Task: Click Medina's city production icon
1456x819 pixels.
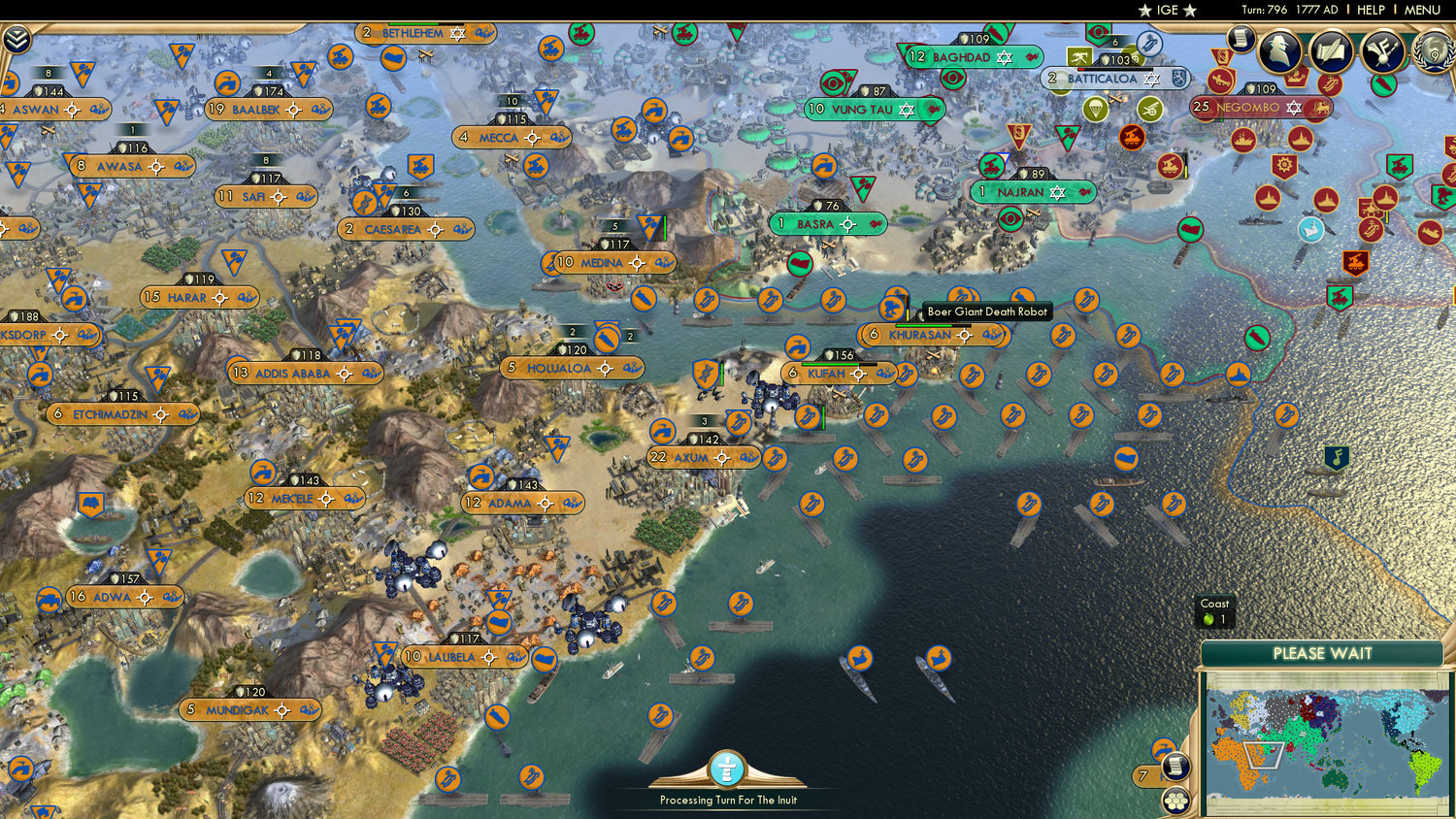Action: 636,263
